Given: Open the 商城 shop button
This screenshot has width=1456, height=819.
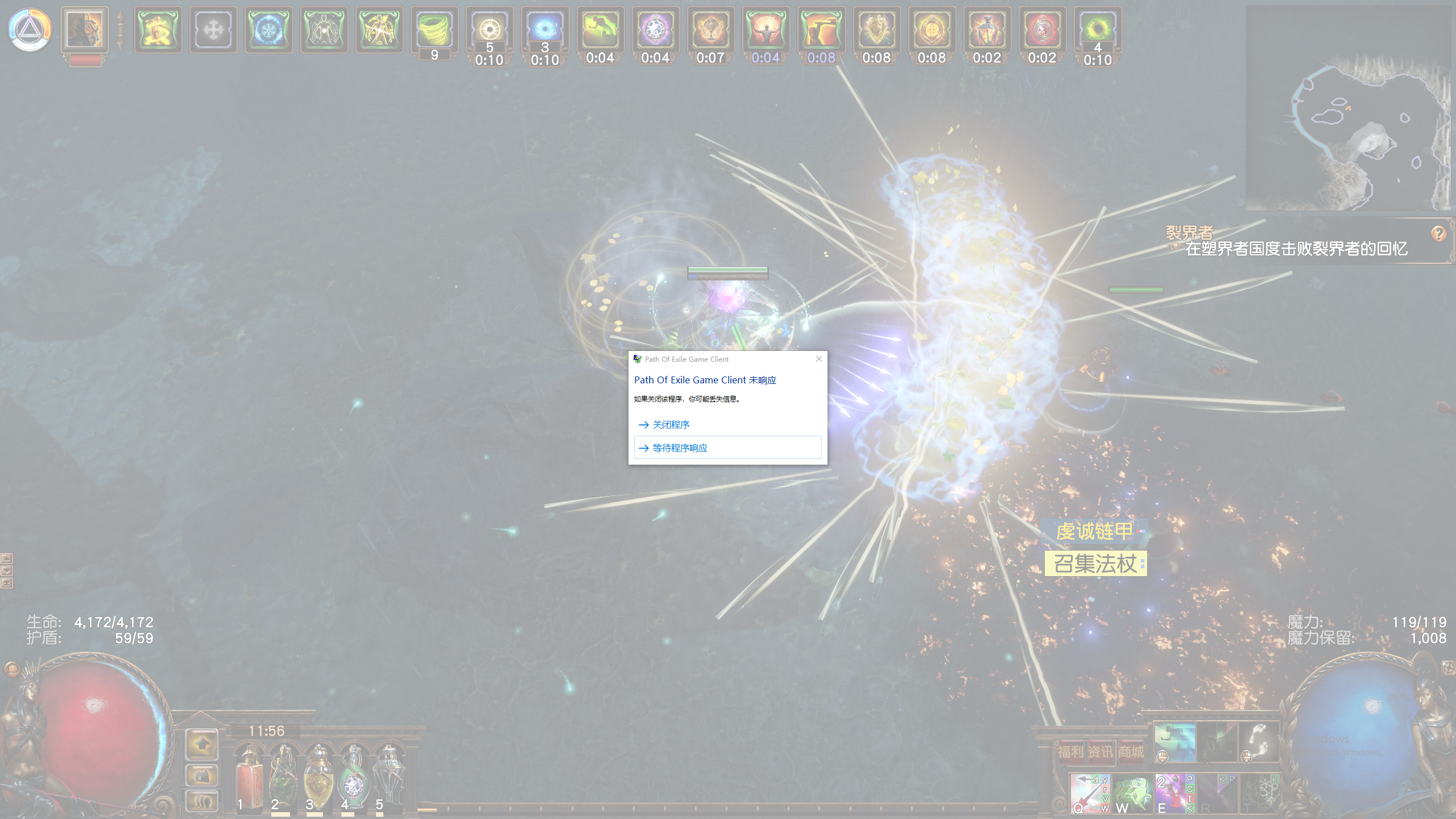Looking at the screenshot, I should [1131, 752].
